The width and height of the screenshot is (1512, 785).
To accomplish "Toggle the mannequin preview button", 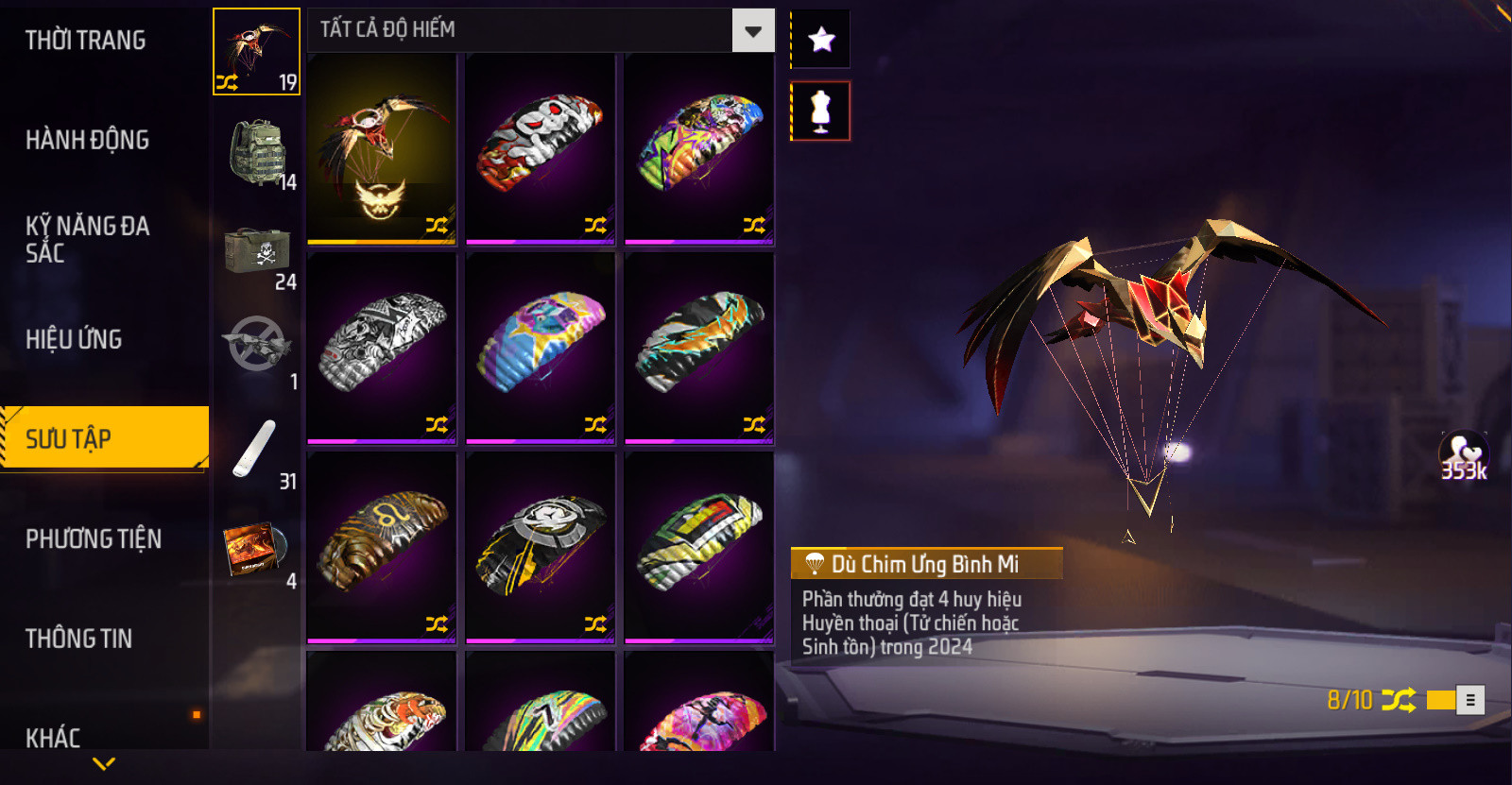I will 820,111.
